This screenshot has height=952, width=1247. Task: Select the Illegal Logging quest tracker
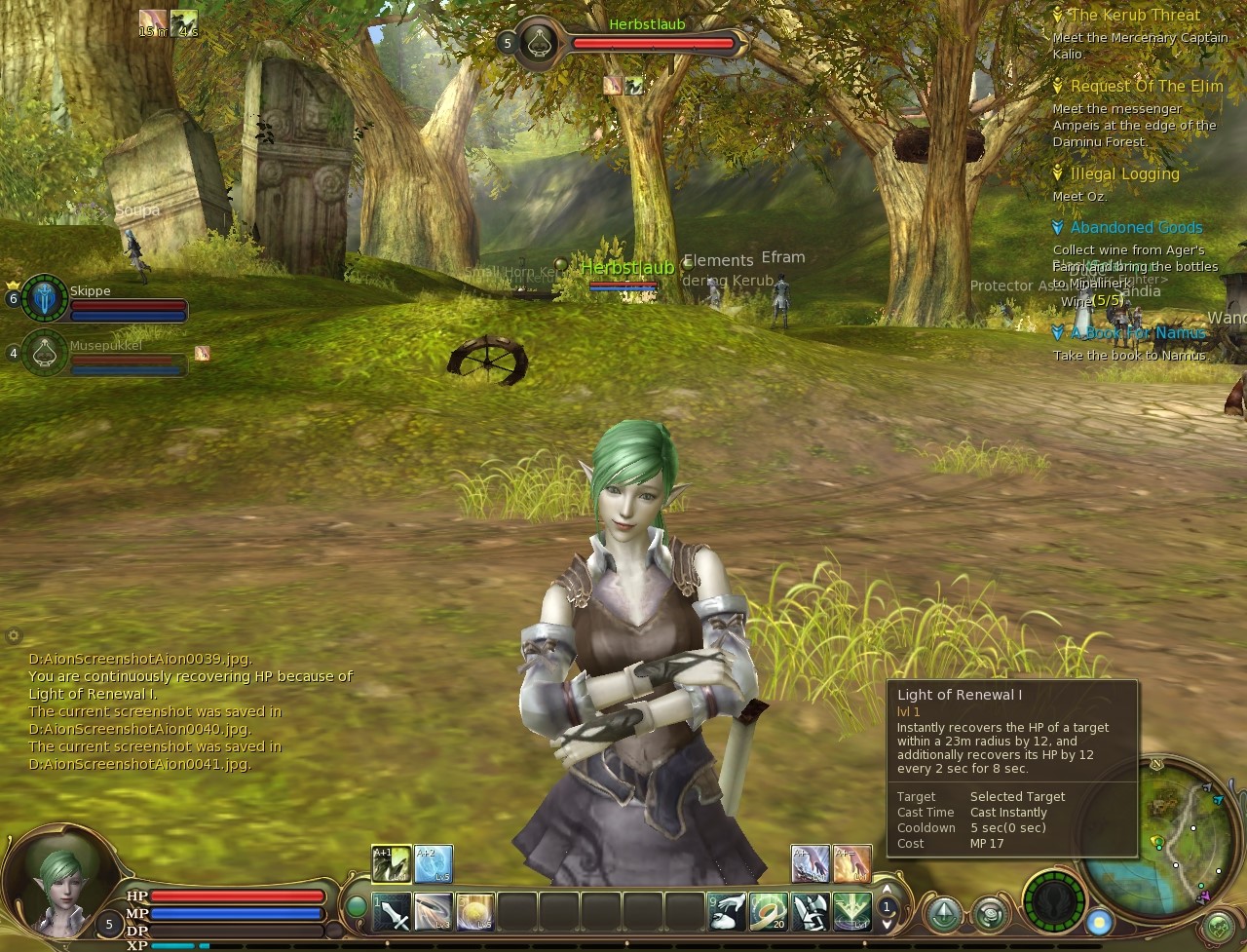[x=1124, y=174]
